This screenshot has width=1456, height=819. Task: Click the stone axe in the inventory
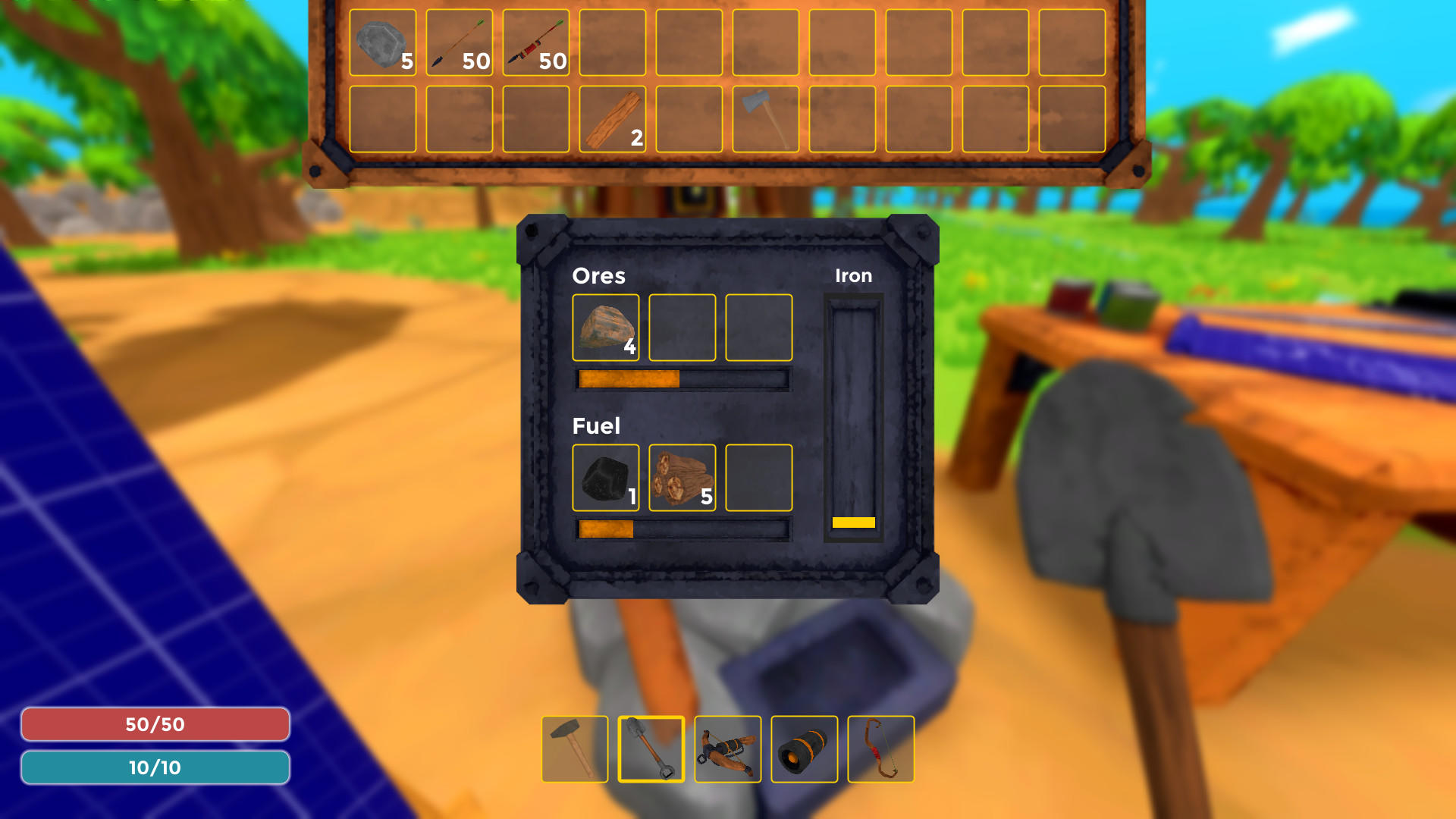click(765, 120)
